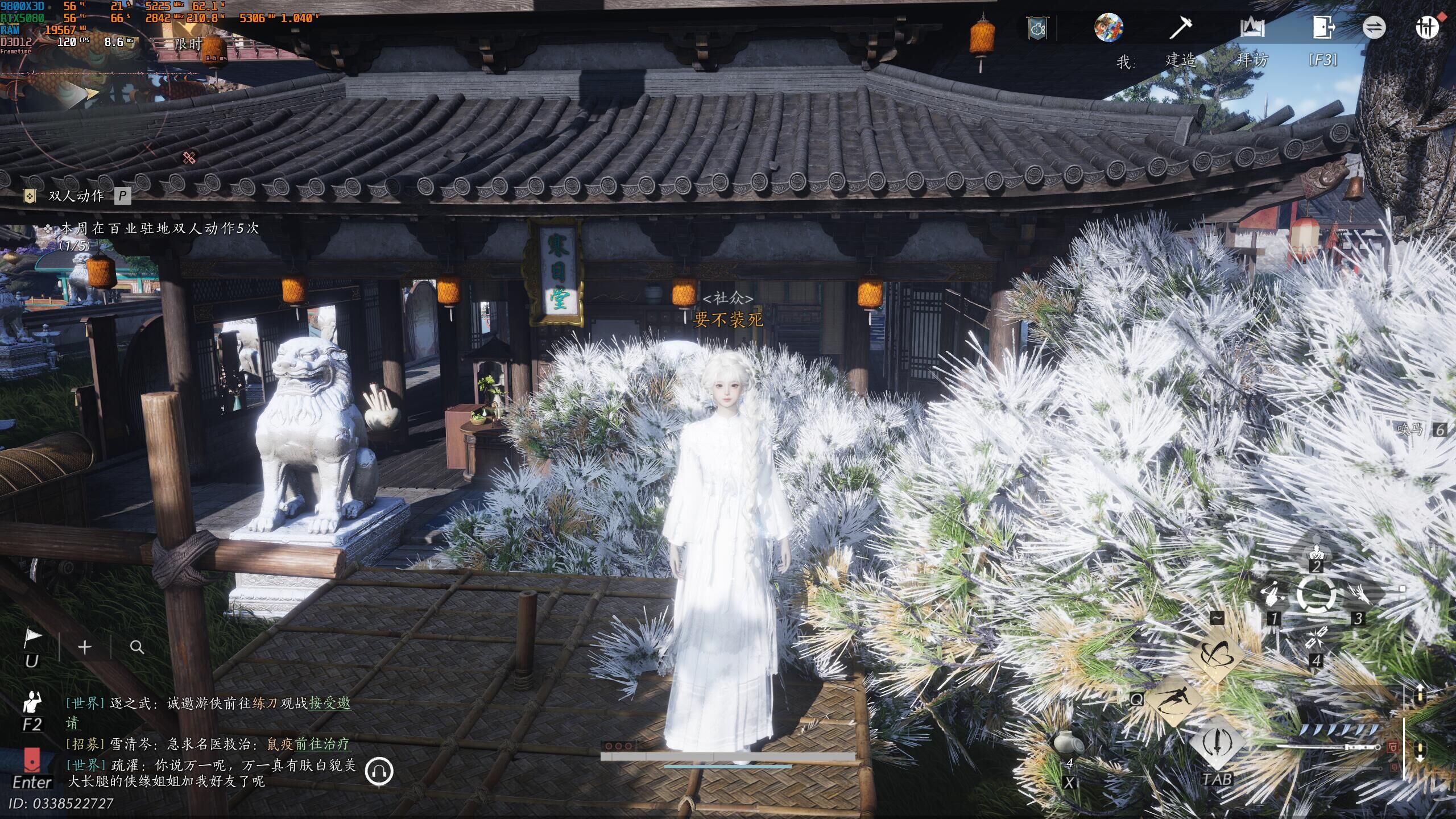Open the 双人动作 quest tracker entry
This screenshot has height=819, width=1456.
click(76, 196)
